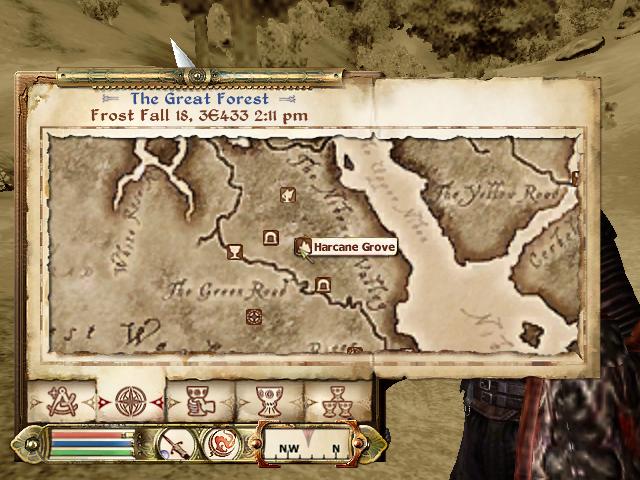Select the goblet-shaped marker on the world map
The height and width of the screenshot is (480, 640).
(x=235, y=251)
